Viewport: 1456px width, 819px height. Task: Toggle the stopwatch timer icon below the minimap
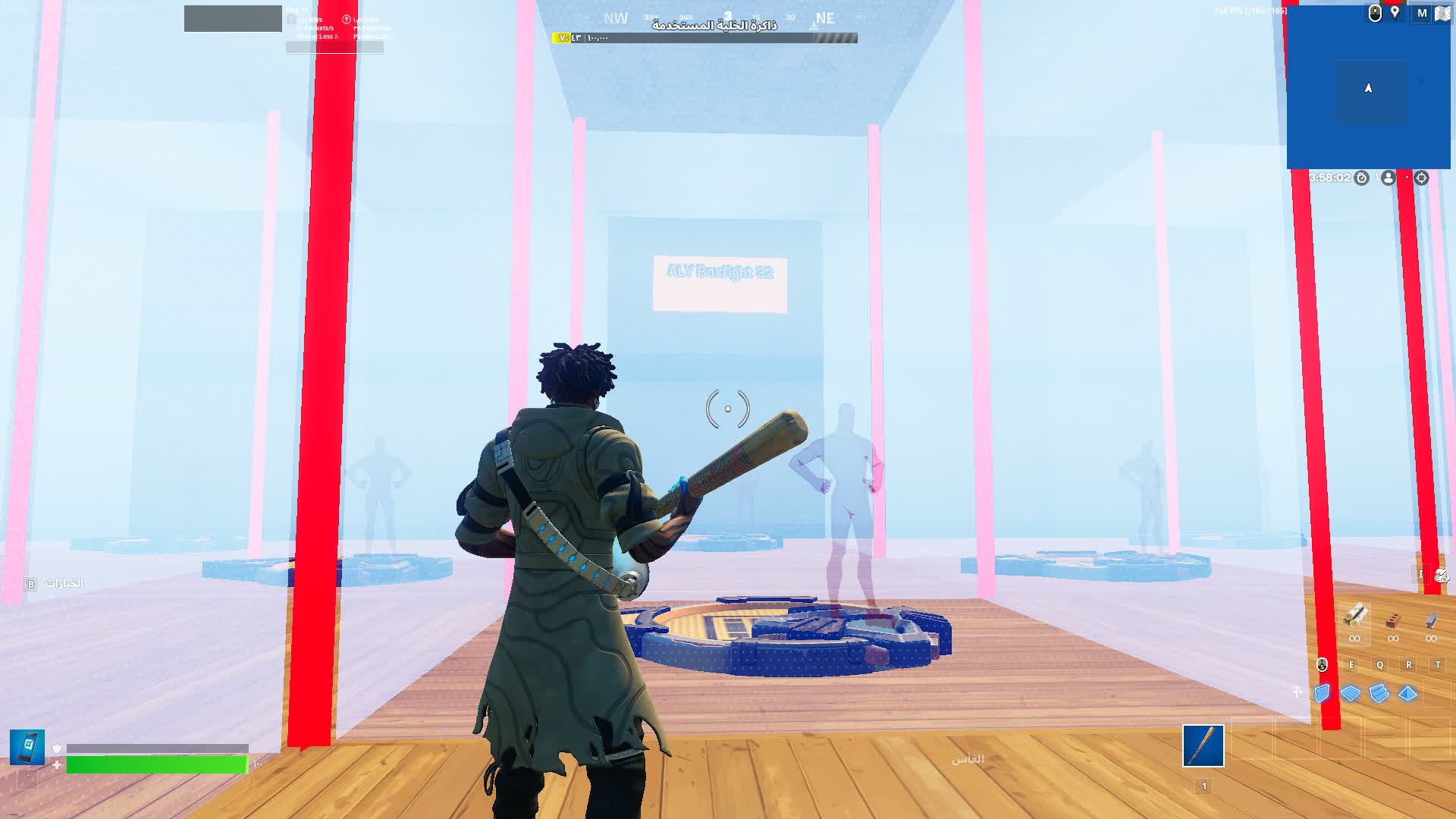(1362, 177)
